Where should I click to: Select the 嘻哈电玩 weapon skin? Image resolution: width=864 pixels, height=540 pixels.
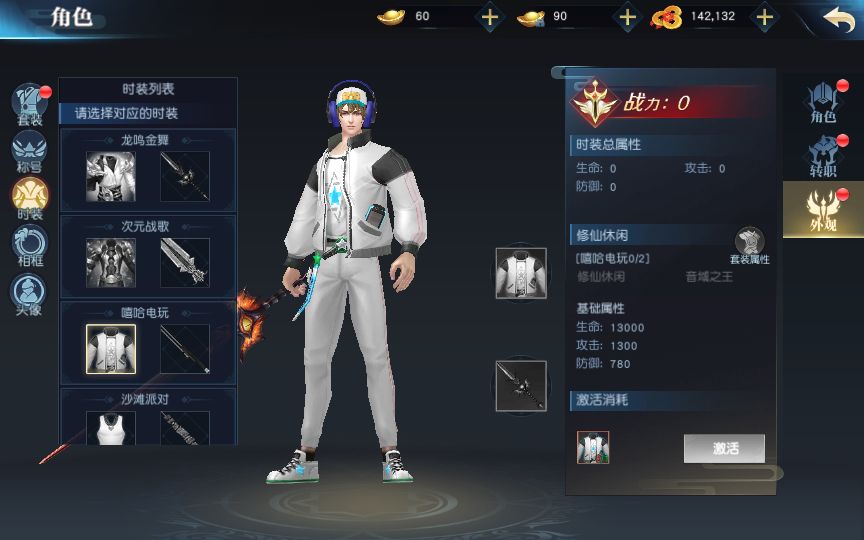coord(185,348)
